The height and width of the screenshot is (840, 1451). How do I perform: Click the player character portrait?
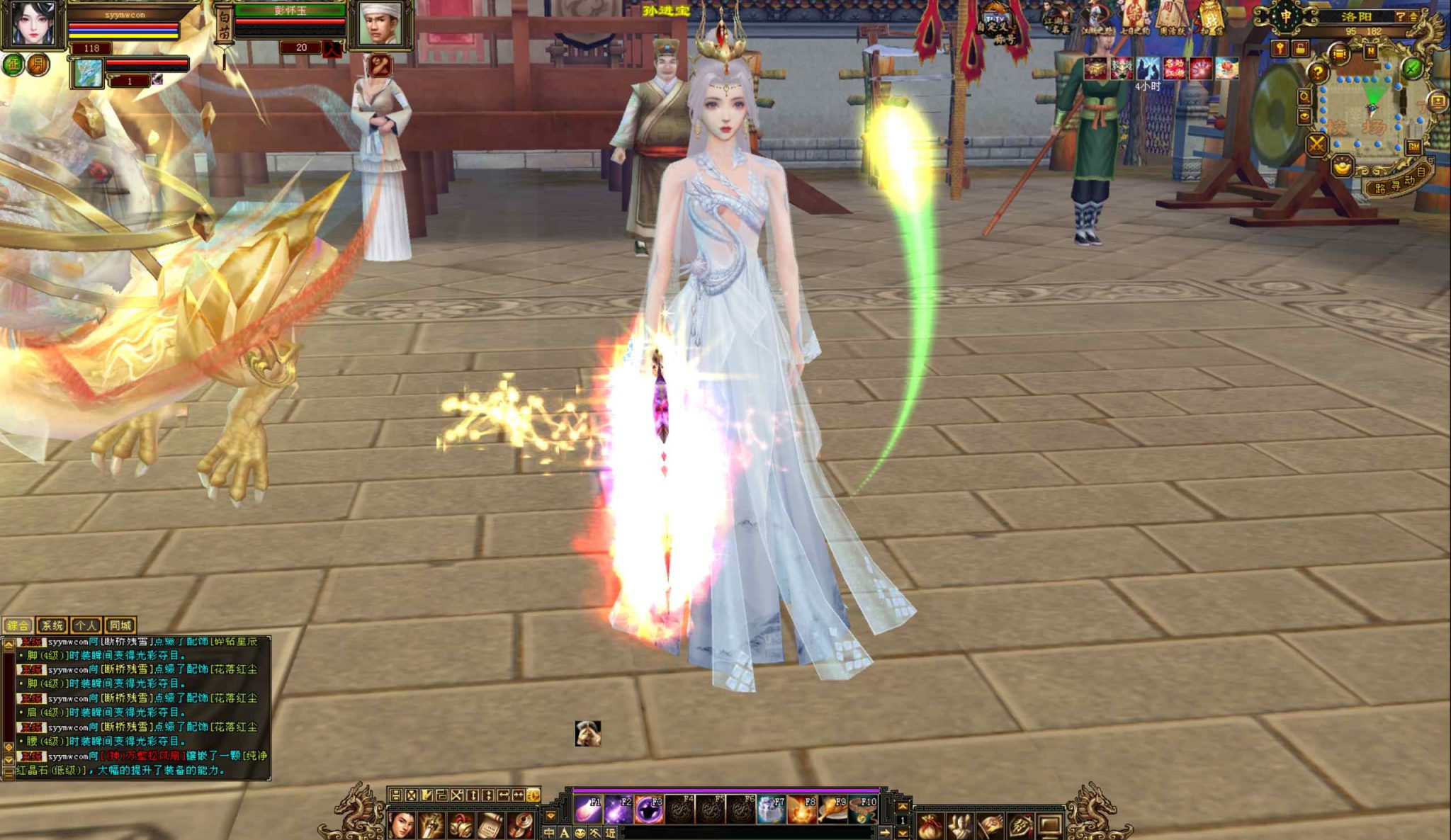33,23
